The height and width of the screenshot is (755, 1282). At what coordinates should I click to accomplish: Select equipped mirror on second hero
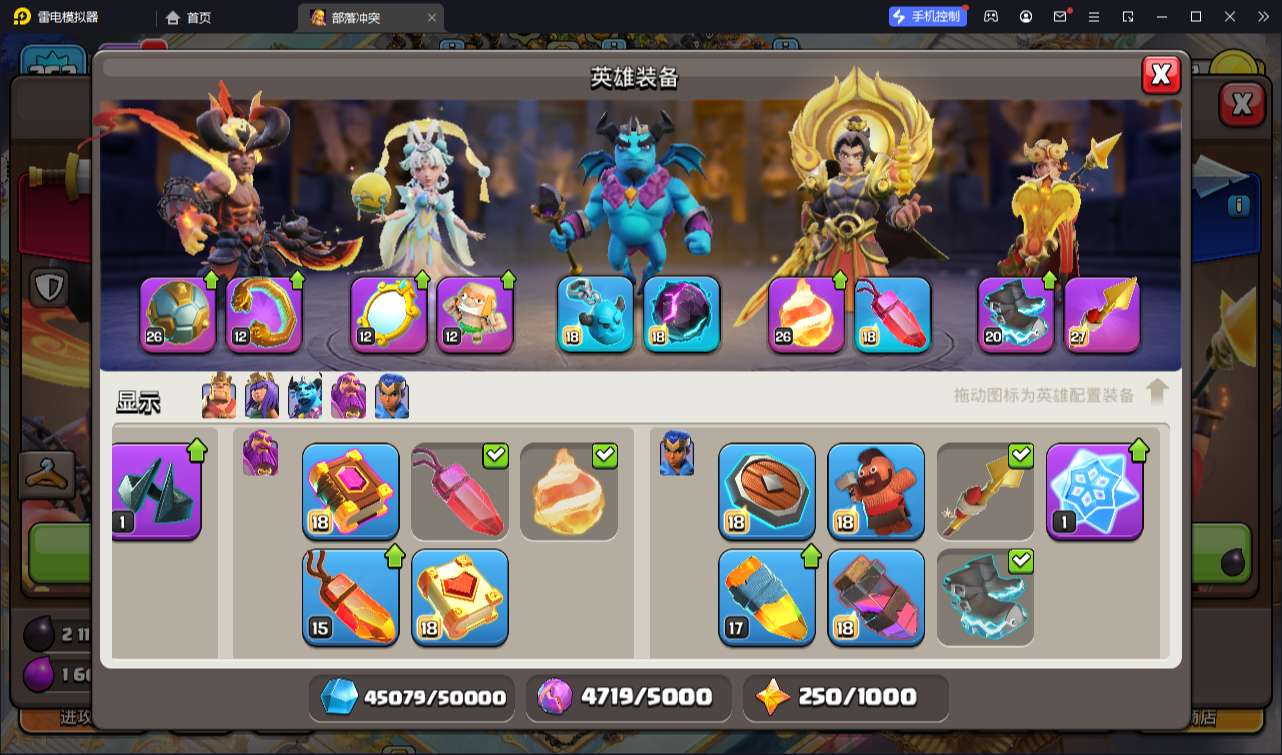click(x=389, y=314)
